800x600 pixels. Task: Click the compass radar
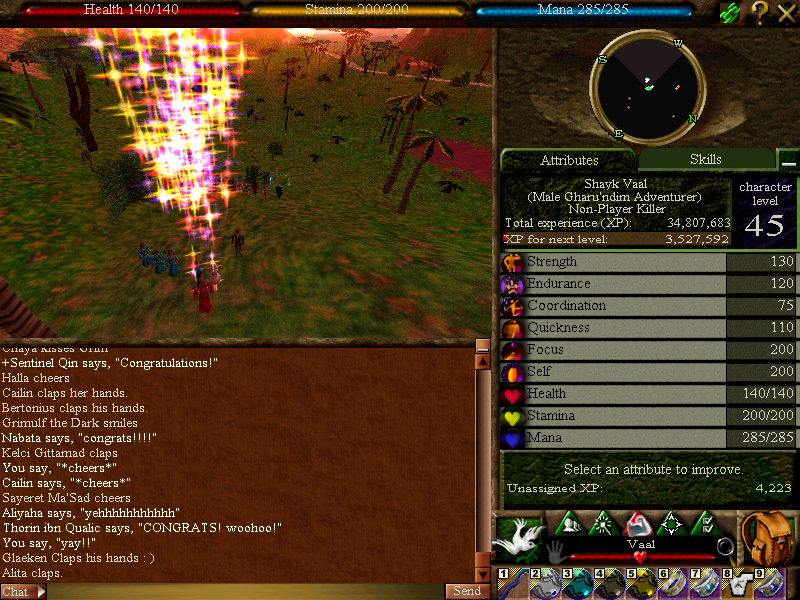click(x=648, y=88)
